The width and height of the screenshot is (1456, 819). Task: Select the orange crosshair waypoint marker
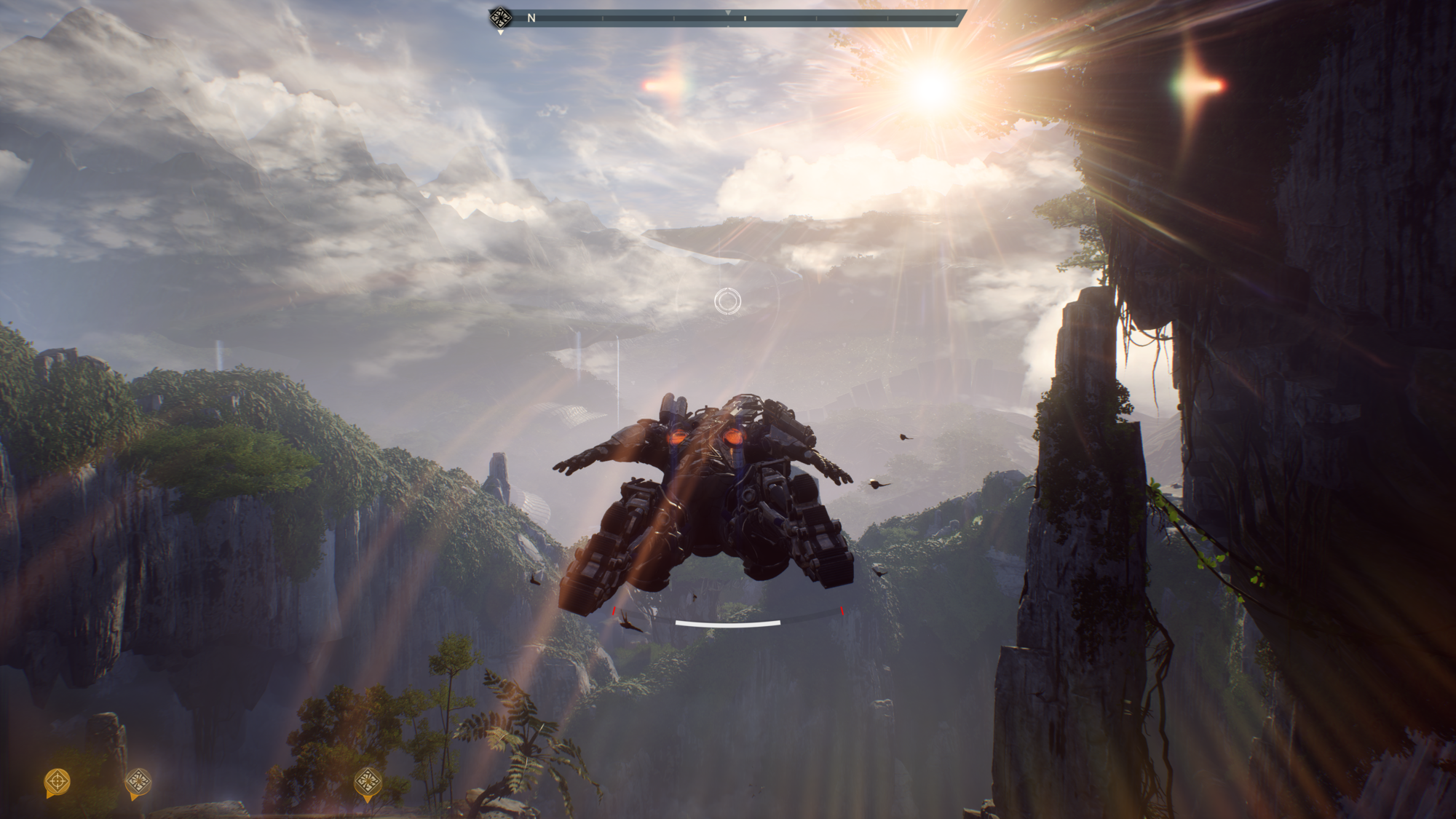(58, 782)
